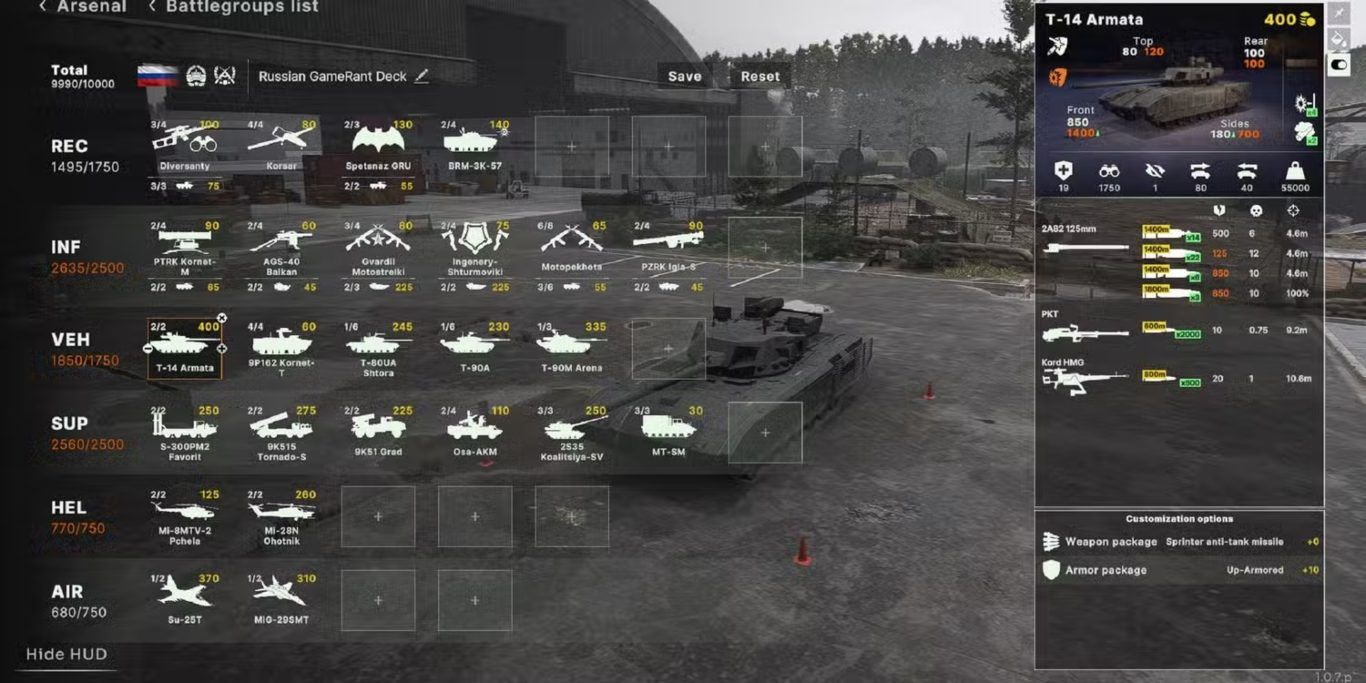Screen dimensions: 1366x683
Task: Select the Russian flag nation icon
Action: coord(157,76)
